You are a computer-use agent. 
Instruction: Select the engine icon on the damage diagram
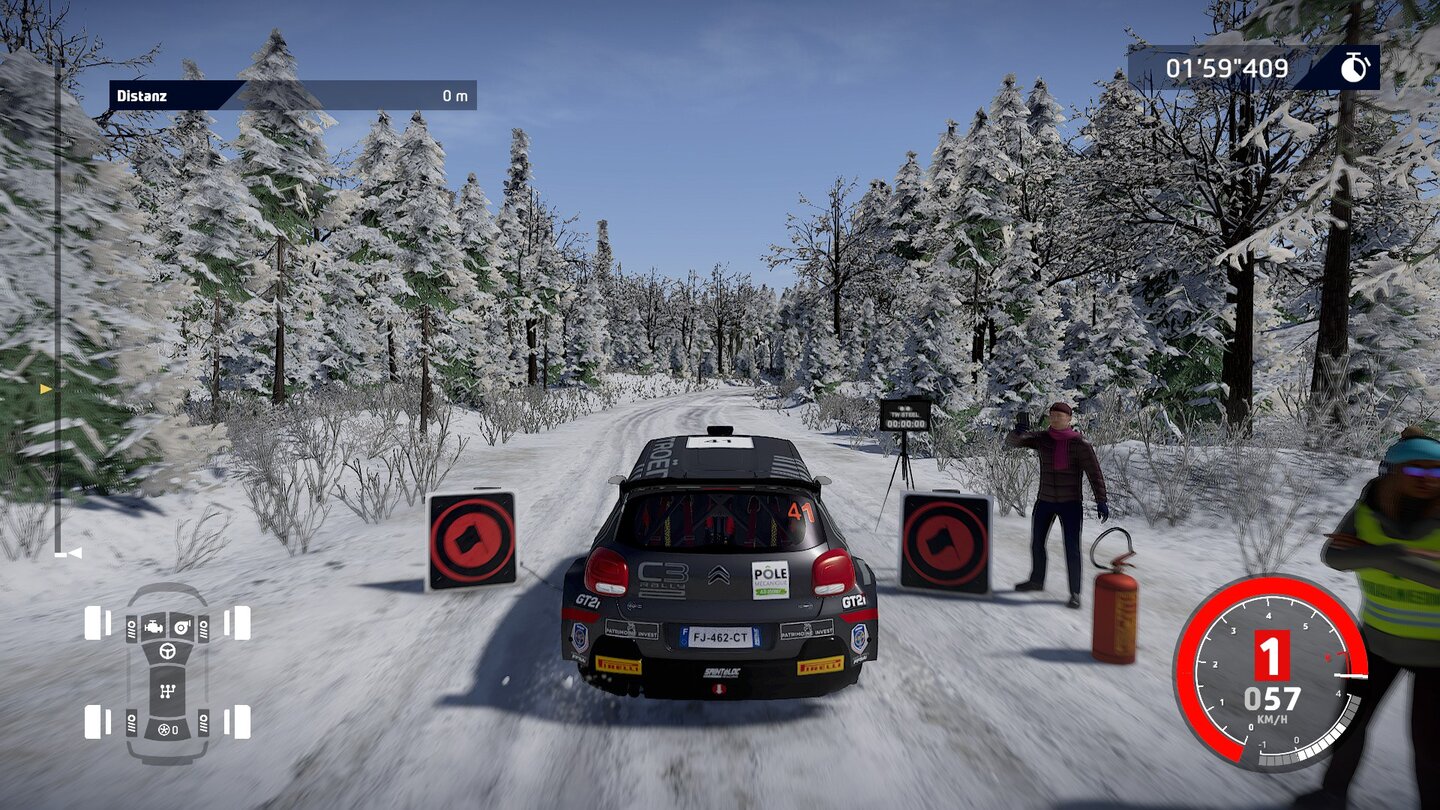(154, 627)
